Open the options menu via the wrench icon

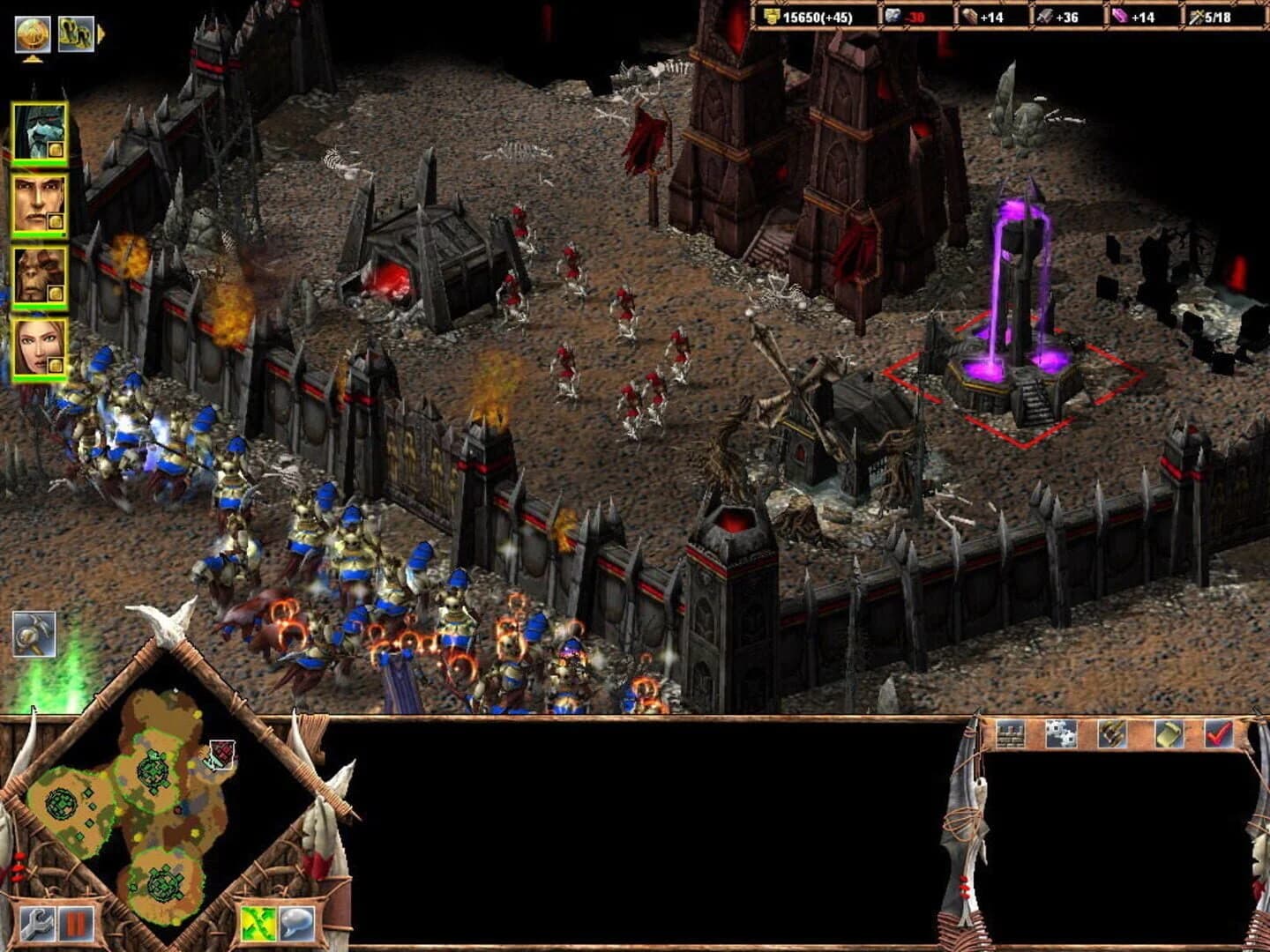[x=37, y=922]
